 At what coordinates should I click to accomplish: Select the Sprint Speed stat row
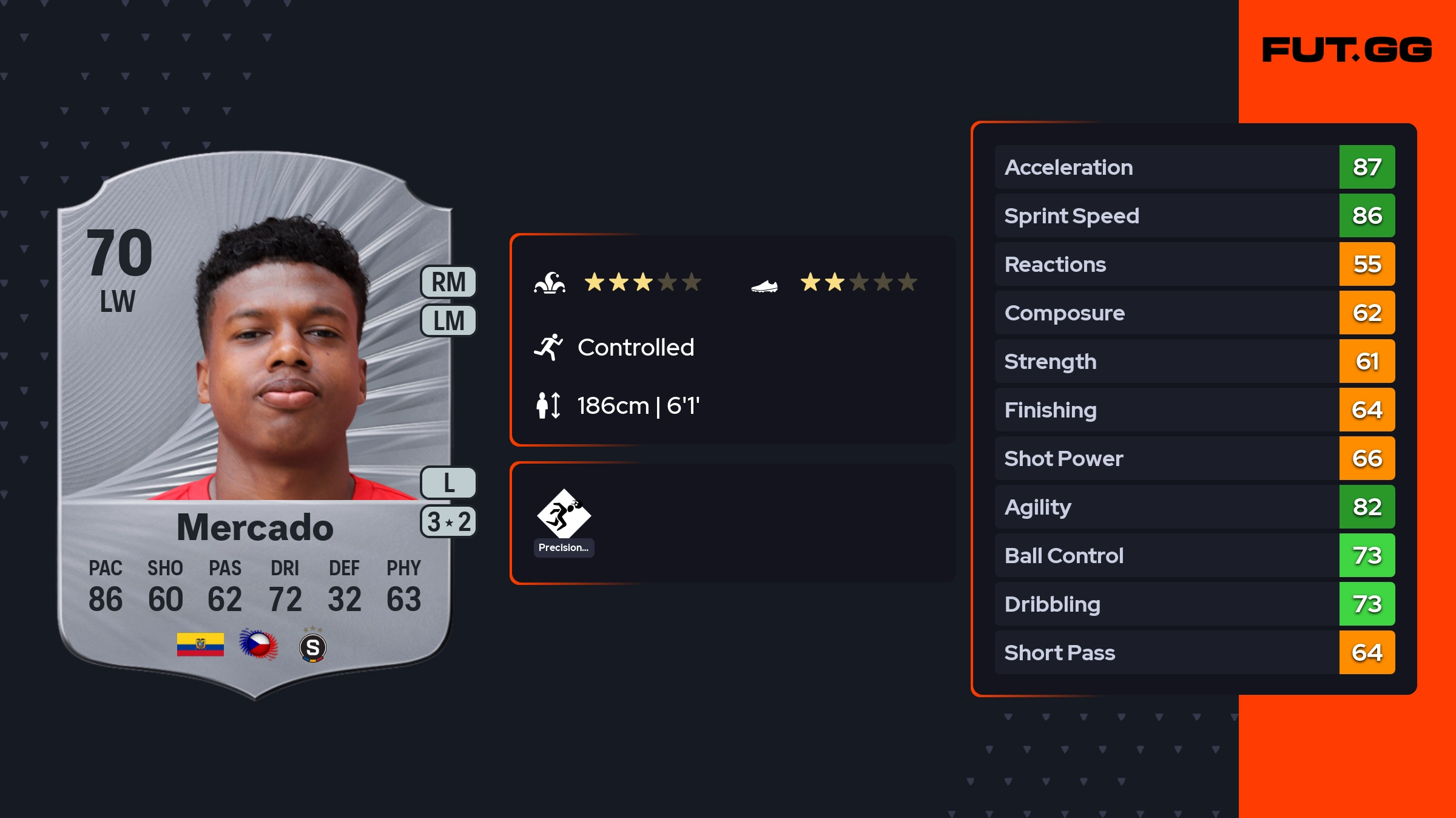1194,215
